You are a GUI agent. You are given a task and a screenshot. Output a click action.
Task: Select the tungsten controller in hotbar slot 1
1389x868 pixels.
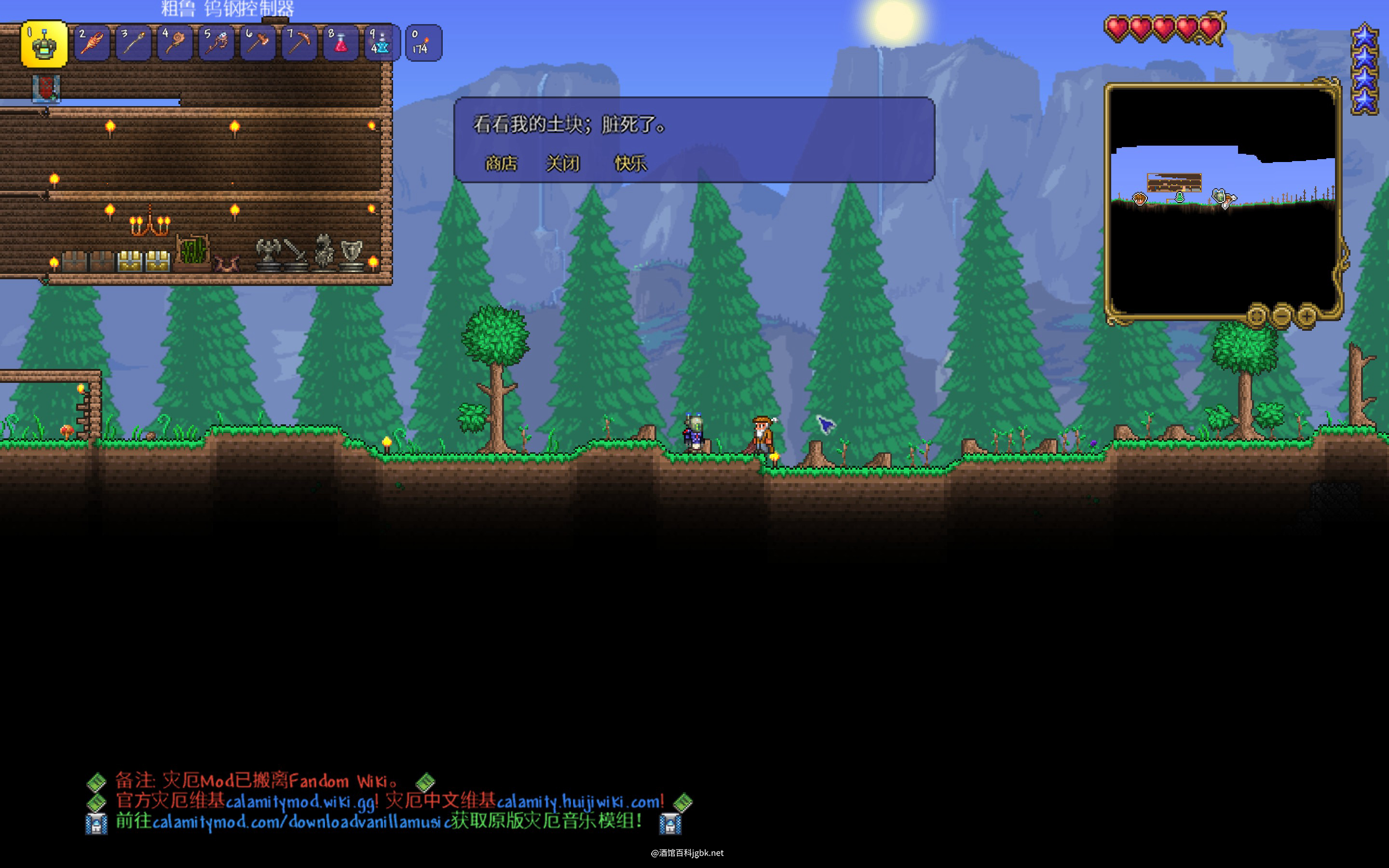(44, 43)
